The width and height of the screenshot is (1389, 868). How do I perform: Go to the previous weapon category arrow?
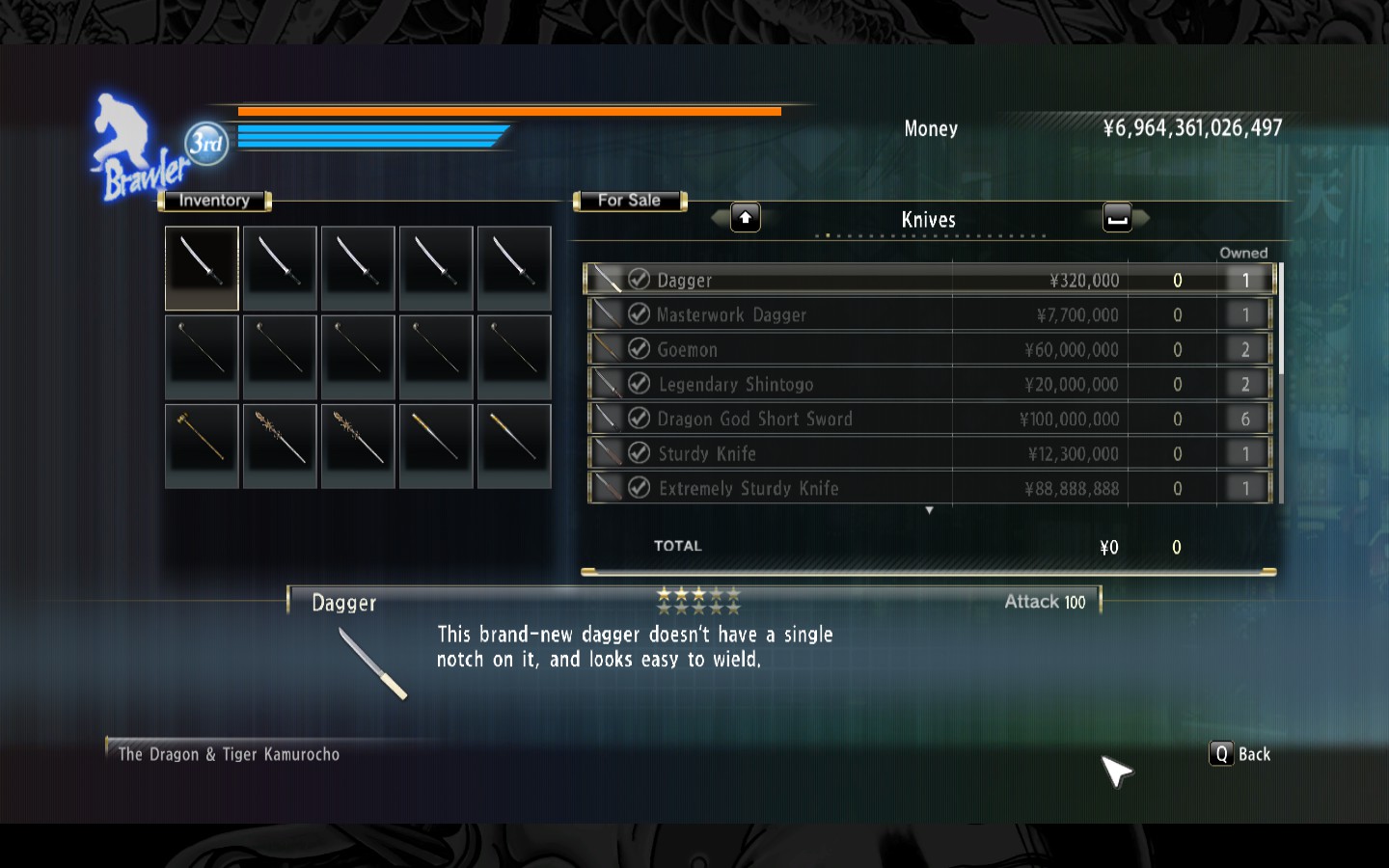pos(744,218)
